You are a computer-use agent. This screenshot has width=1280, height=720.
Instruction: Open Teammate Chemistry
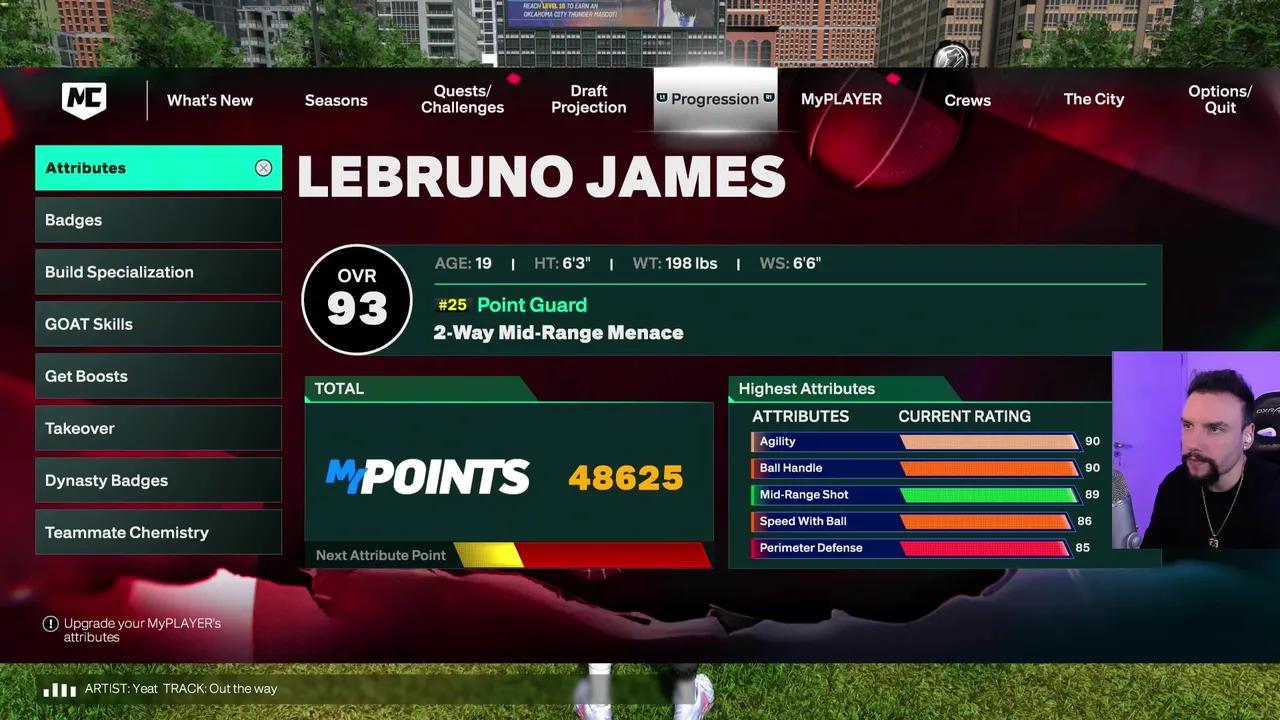158,532
